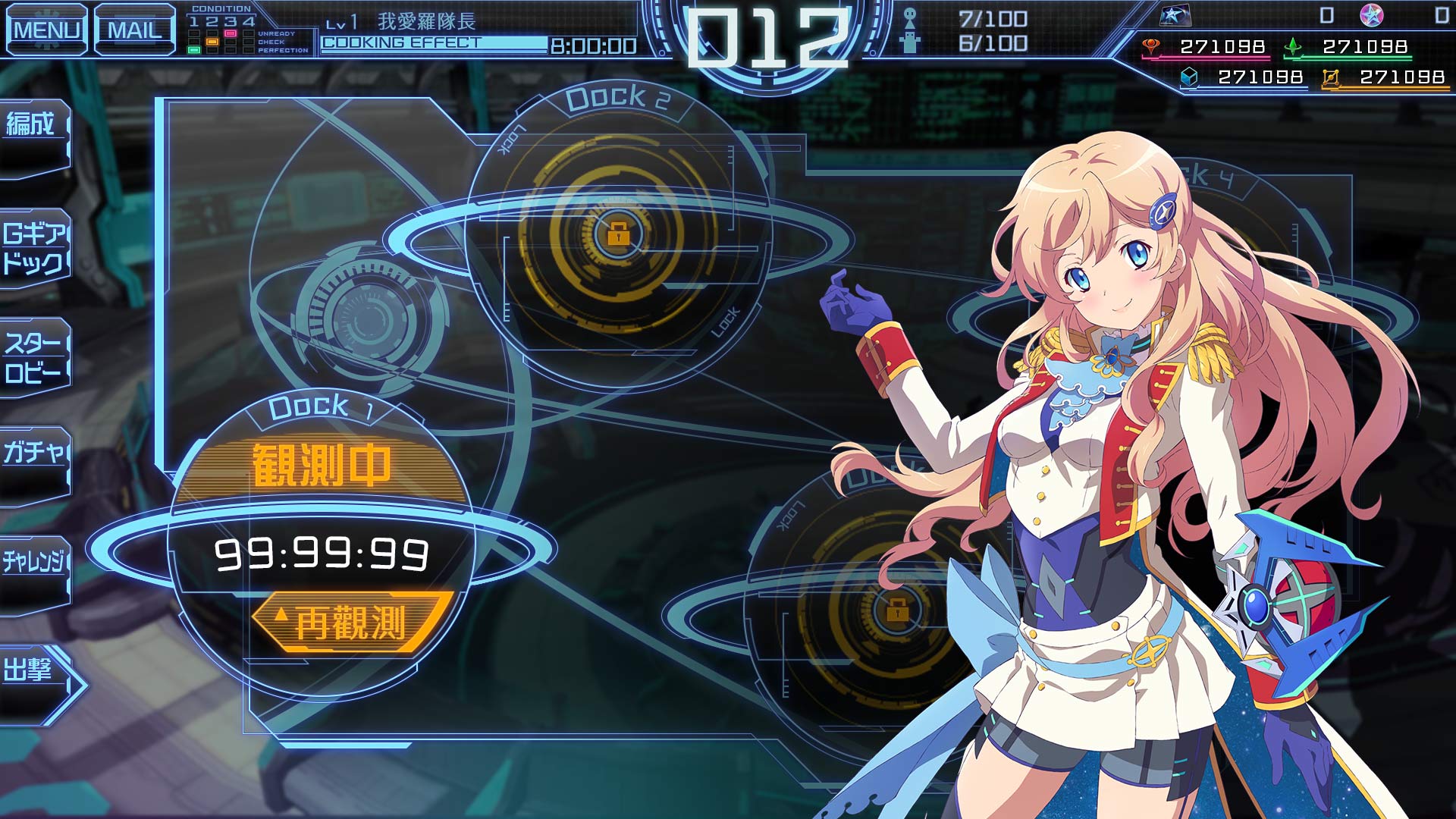Screen dimensions: 1456x819
Task: Open the MAIL inbox
Action: point(135,30)
